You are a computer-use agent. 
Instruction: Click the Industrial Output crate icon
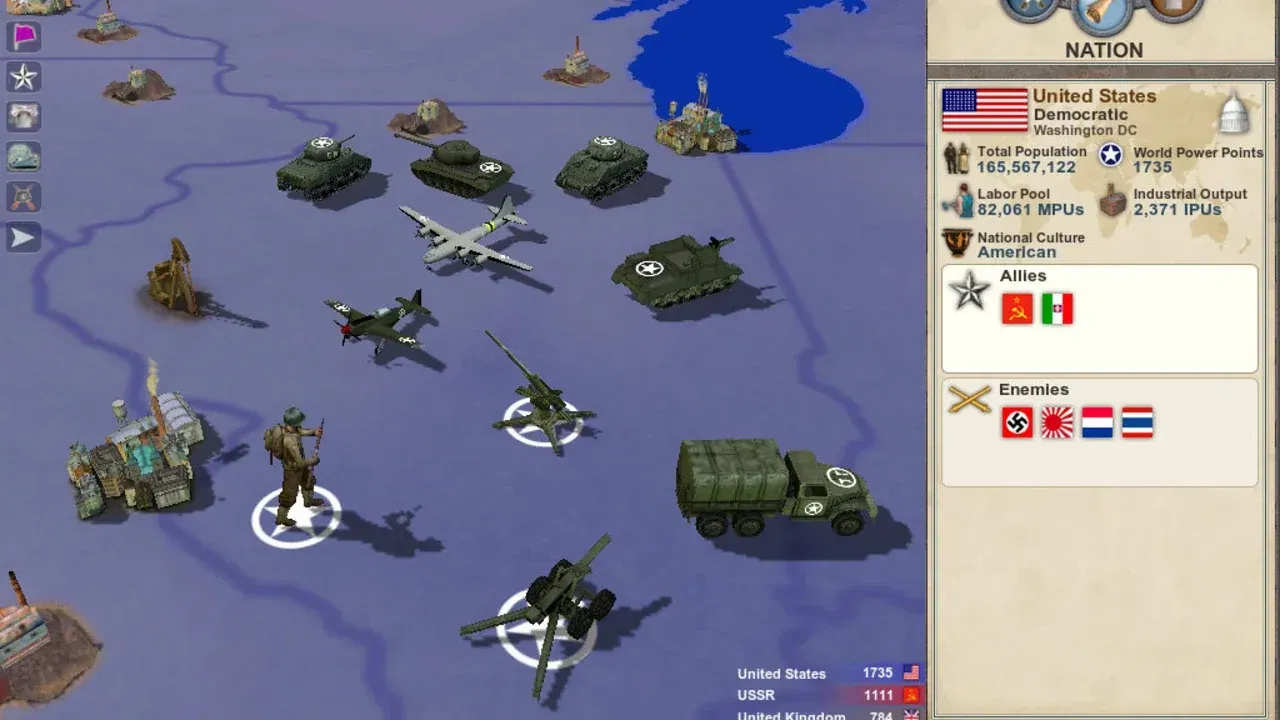click(1113, 202)
